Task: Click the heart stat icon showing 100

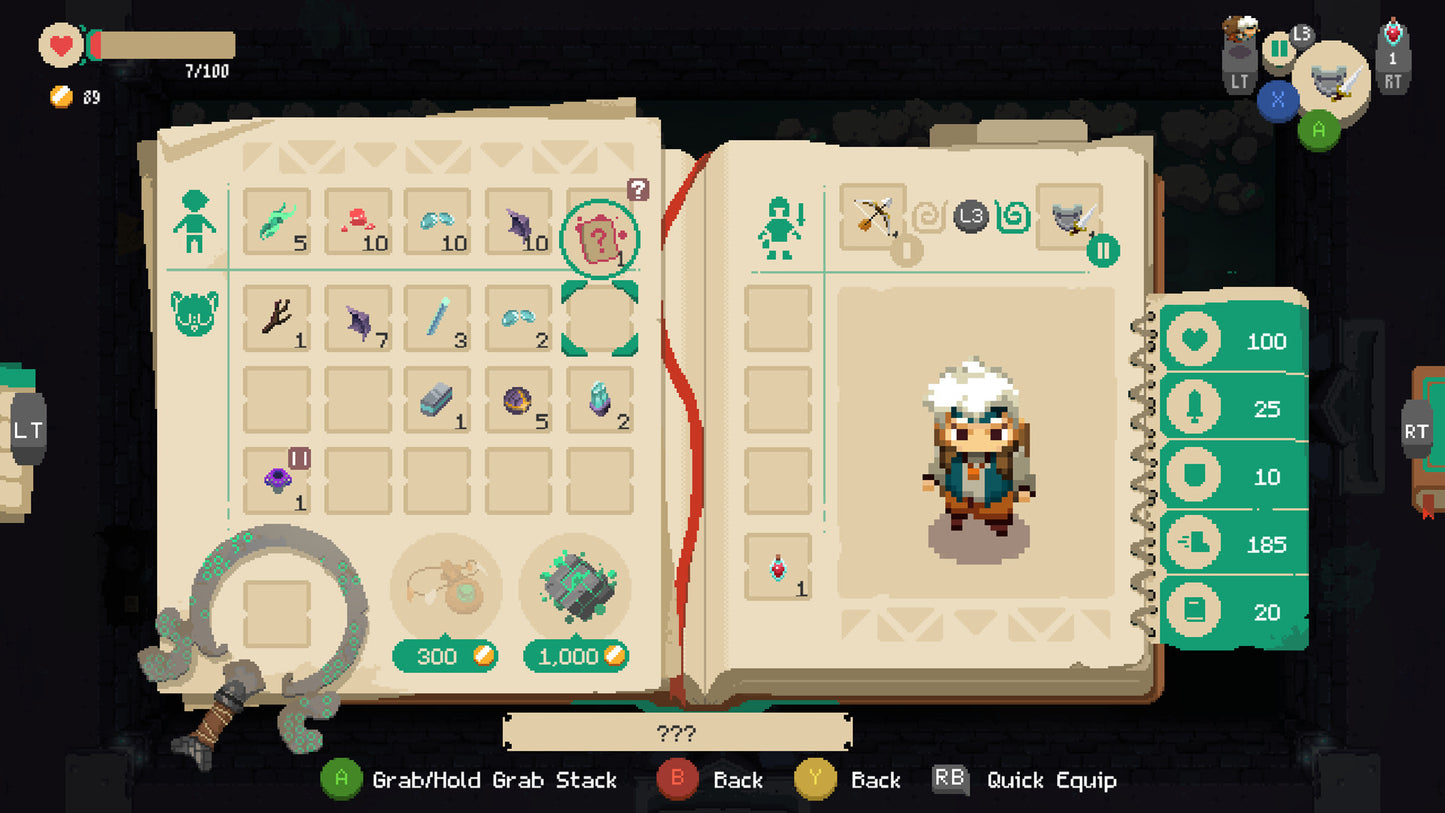Action: pyautogui.click(x=1193, y=341)
